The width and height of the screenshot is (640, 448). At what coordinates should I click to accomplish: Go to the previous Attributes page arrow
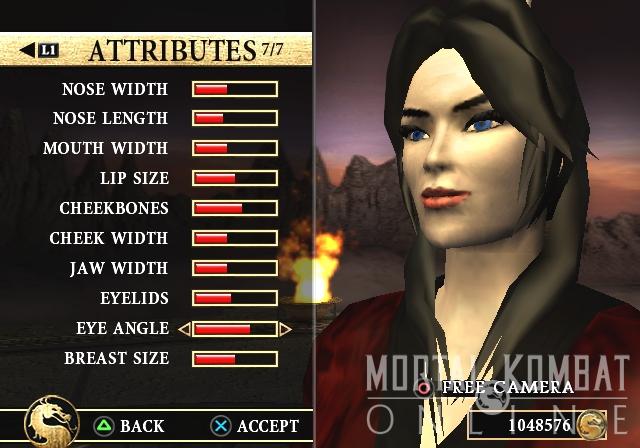(x=39, y=49)
